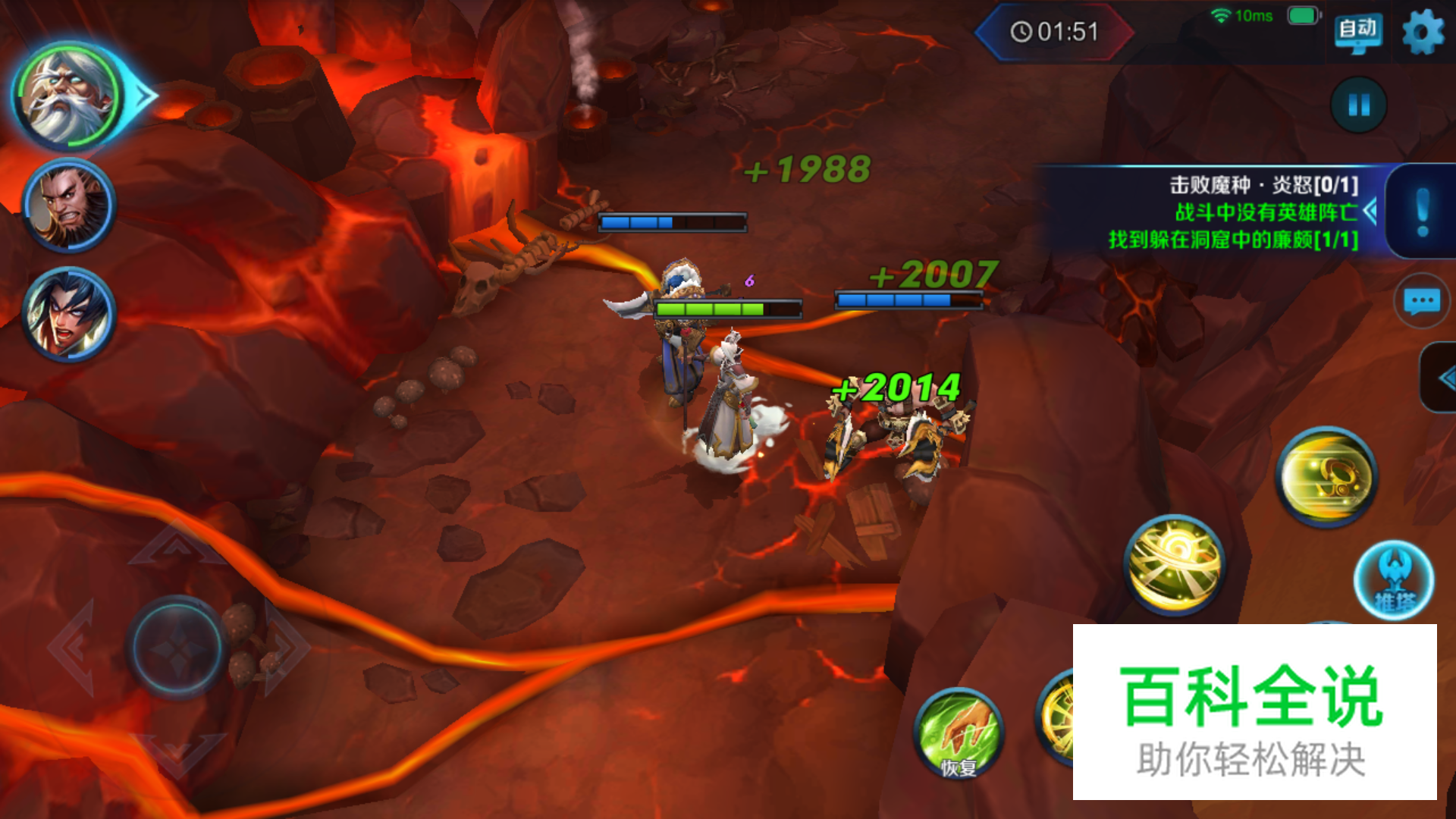
Task: Open the gear settings menu
Action: pyautogui.click(x=1423, y=32)
